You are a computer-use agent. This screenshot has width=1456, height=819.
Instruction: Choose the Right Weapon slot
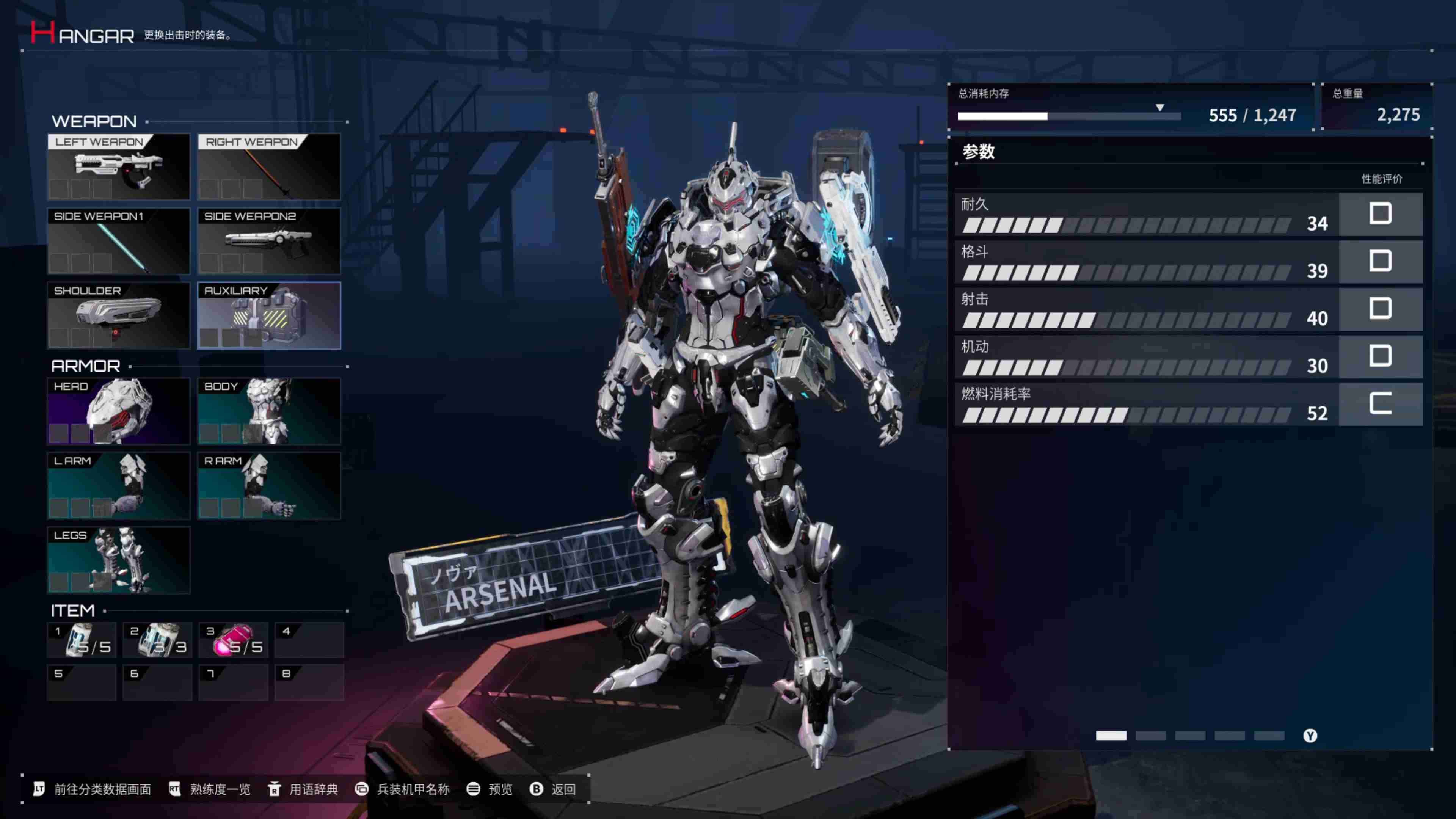[x=269, y=167]
